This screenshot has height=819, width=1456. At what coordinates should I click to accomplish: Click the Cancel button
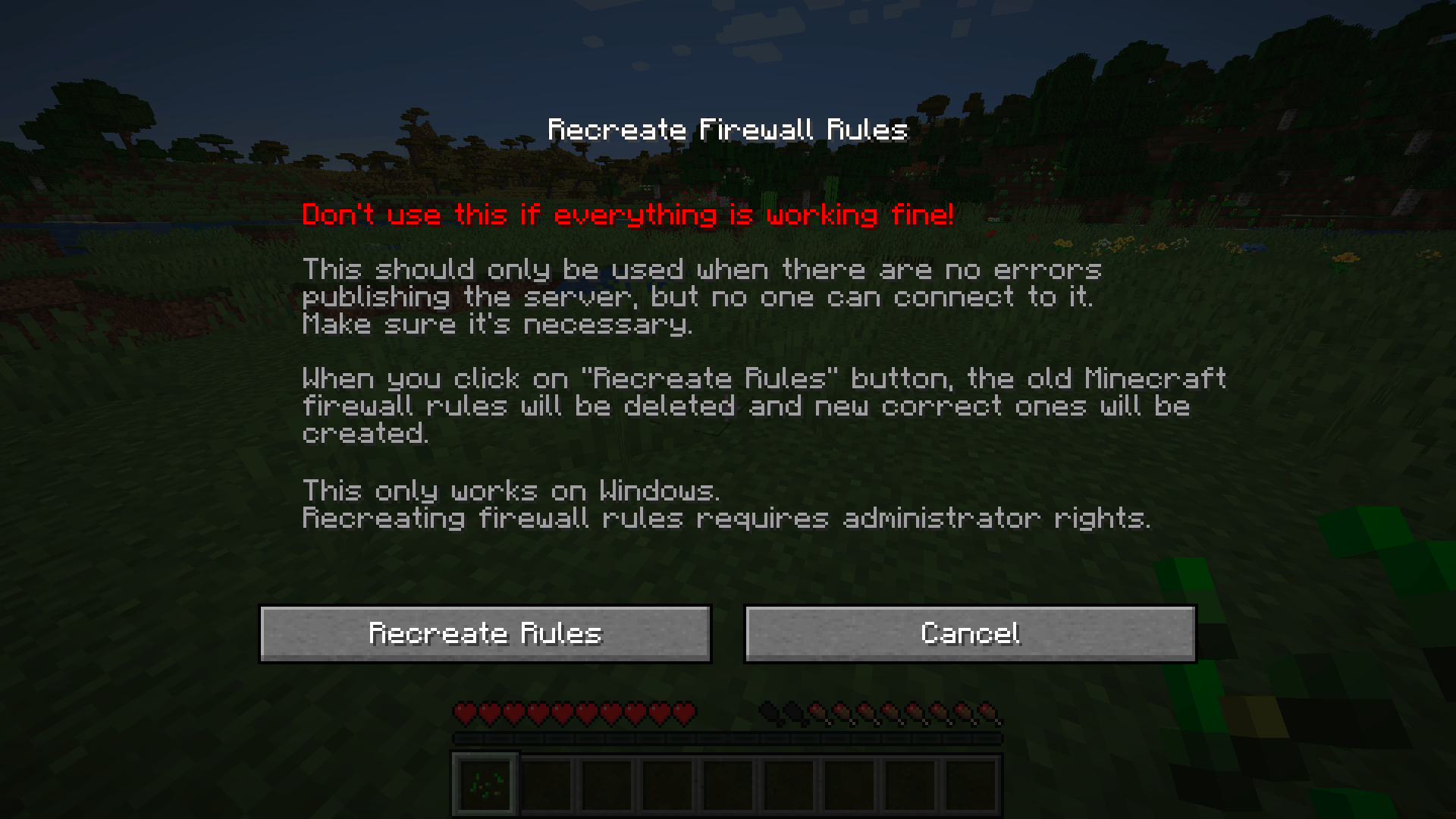(969, 633)
